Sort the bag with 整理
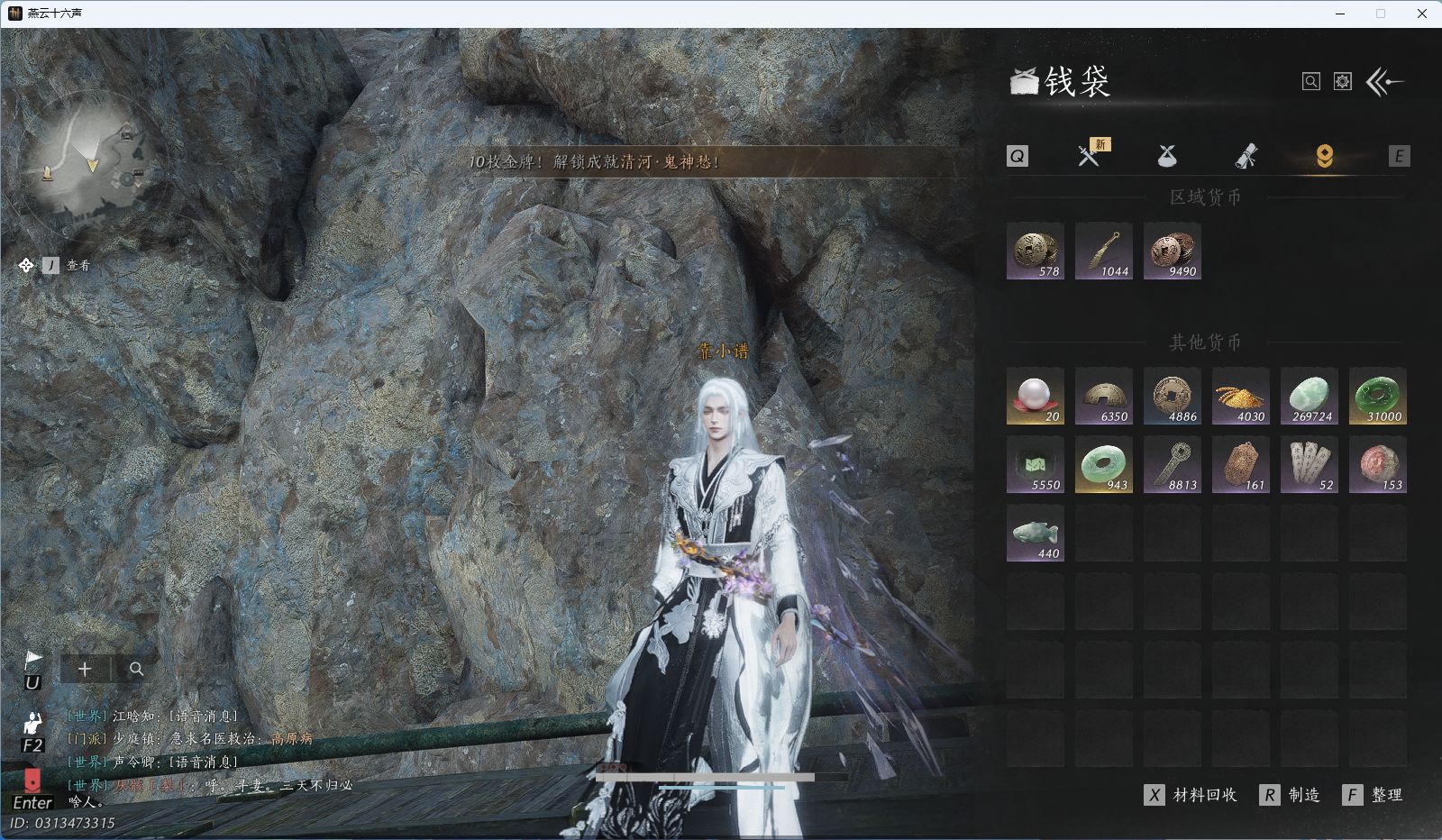The image size is (1442, 840). (1374, 795)
